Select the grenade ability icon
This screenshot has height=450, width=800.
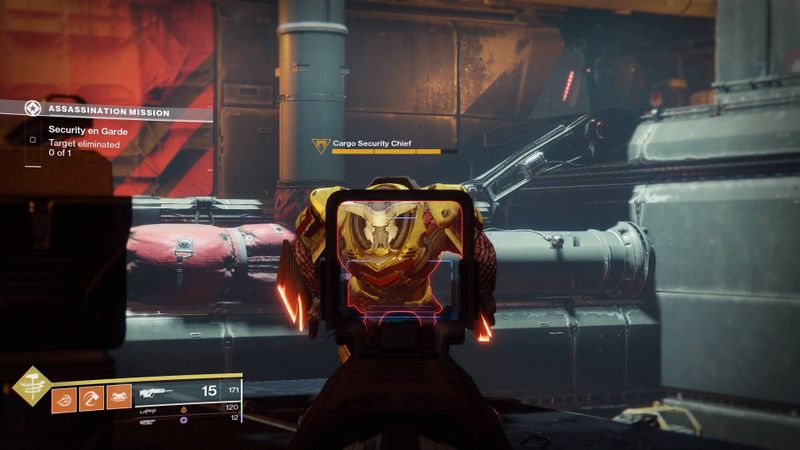click(63, 397)
